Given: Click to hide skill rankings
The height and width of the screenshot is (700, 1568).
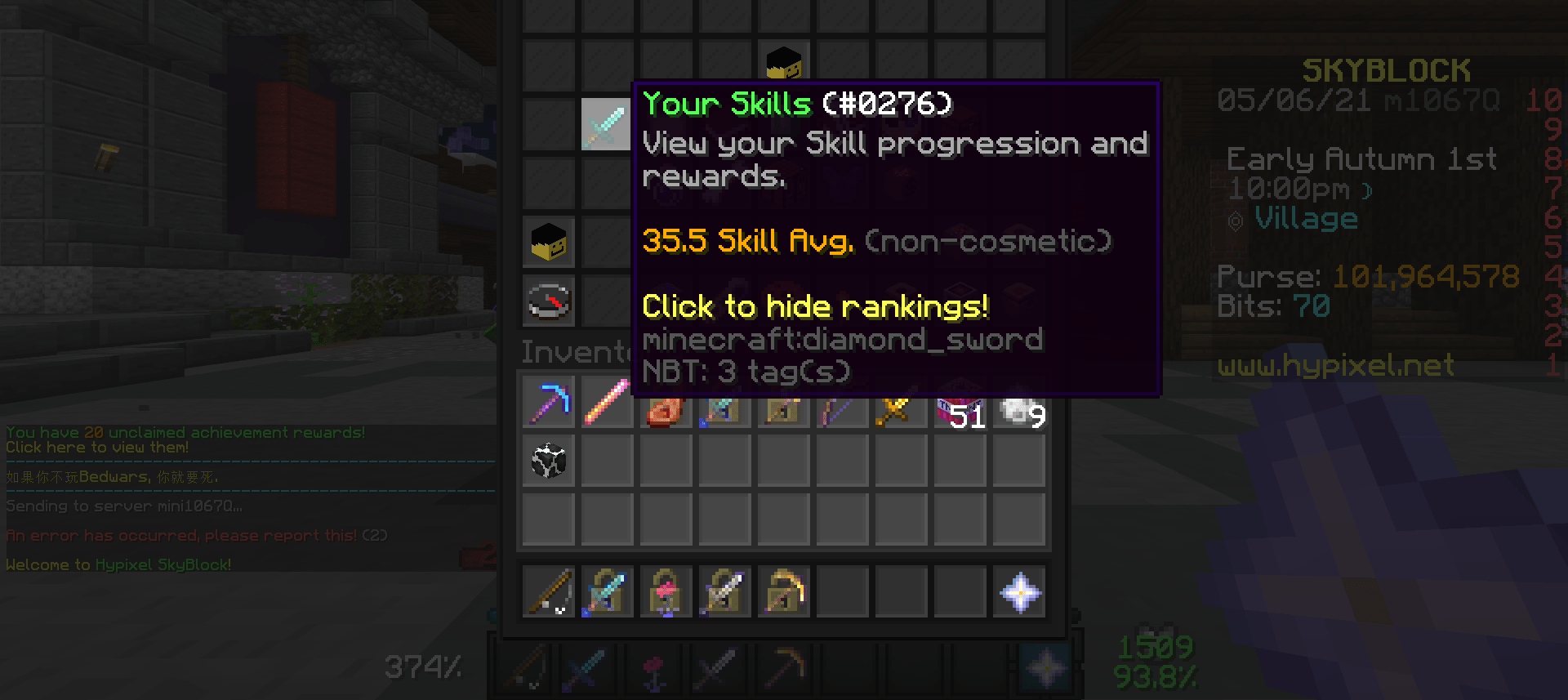Looking at the screenshot, I should pos(814,305).
